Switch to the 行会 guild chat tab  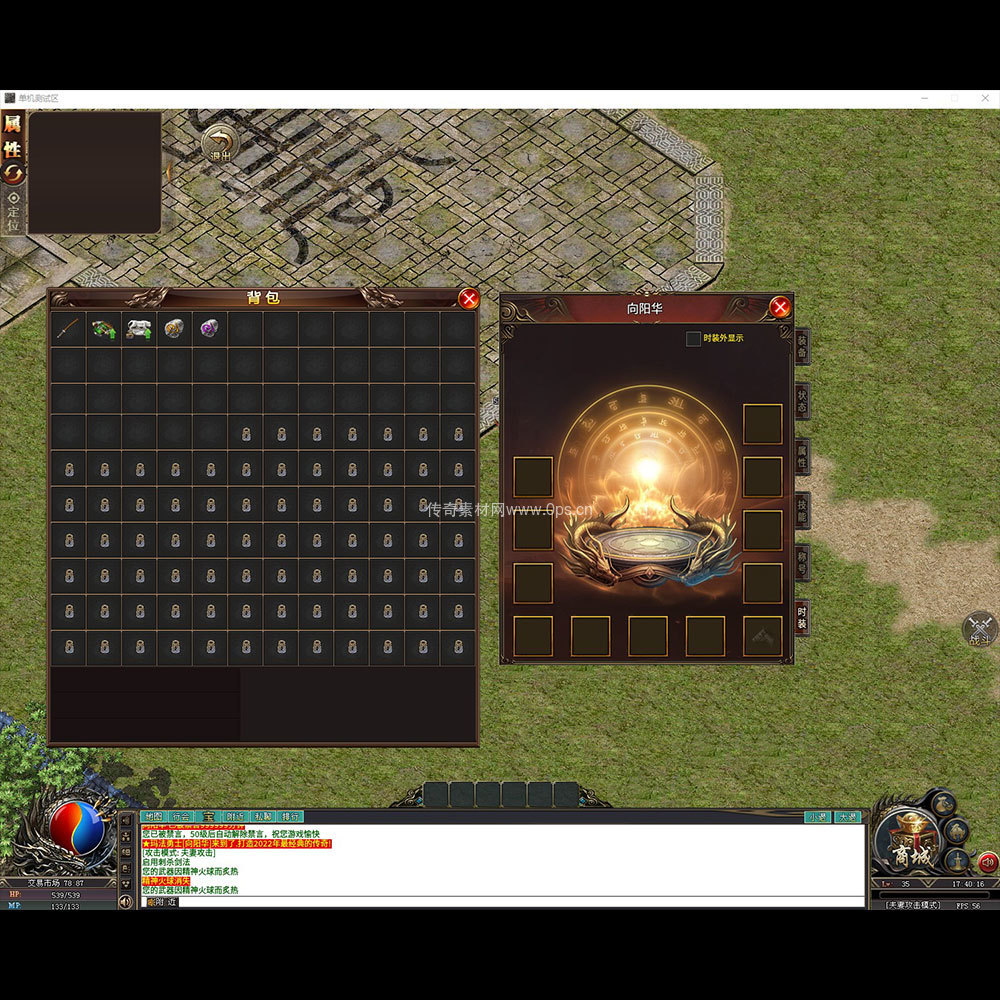181,817
